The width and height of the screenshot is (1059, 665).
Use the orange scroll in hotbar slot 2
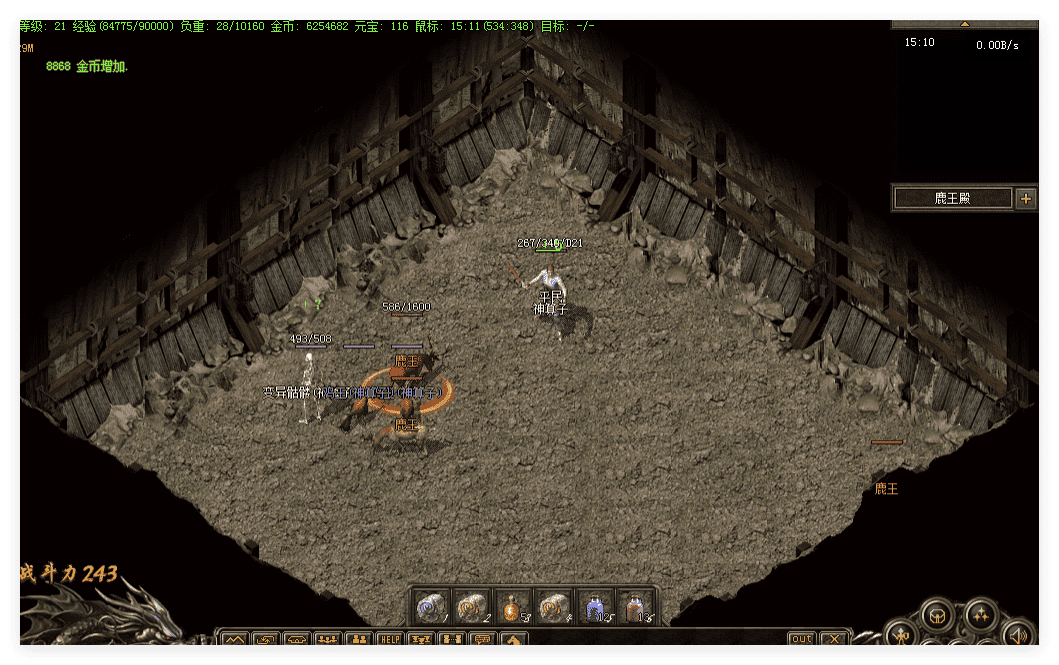[x=472, y=606]
